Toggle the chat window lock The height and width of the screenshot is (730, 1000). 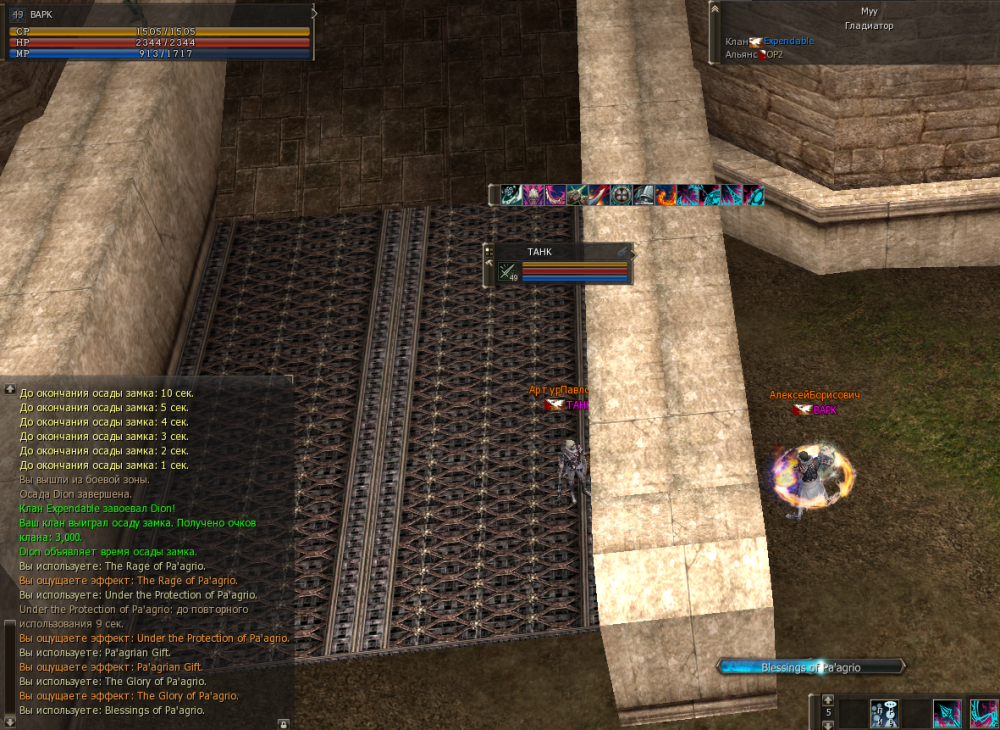pyautogui.click(x=283, y=722)
